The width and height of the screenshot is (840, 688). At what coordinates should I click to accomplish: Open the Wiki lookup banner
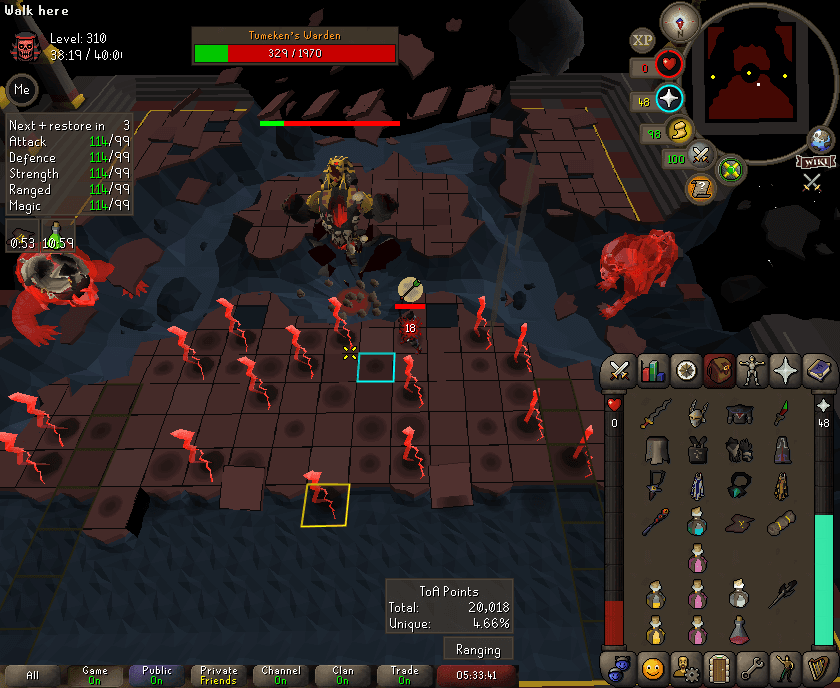pos(816,162)
